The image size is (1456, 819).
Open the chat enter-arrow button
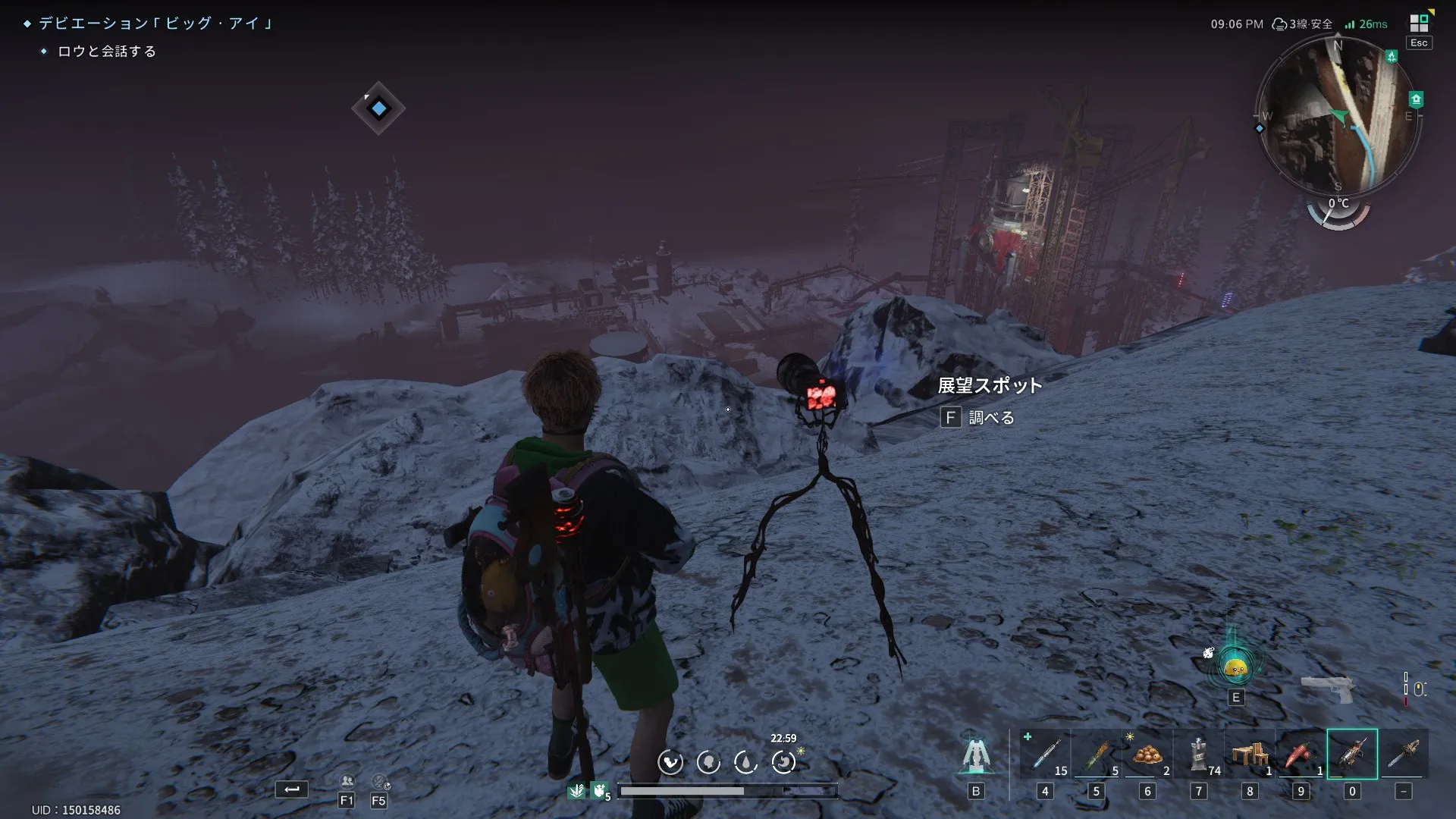click(292, 789)
